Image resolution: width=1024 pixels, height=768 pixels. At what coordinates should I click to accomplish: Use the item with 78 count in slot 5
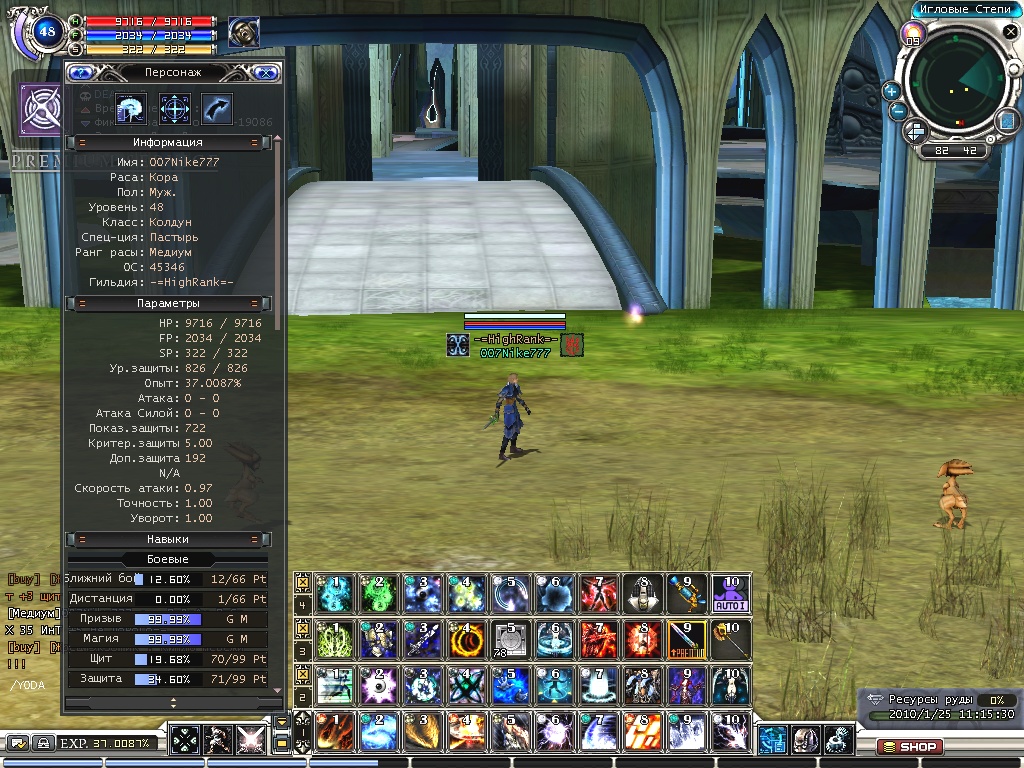(510, 640)
